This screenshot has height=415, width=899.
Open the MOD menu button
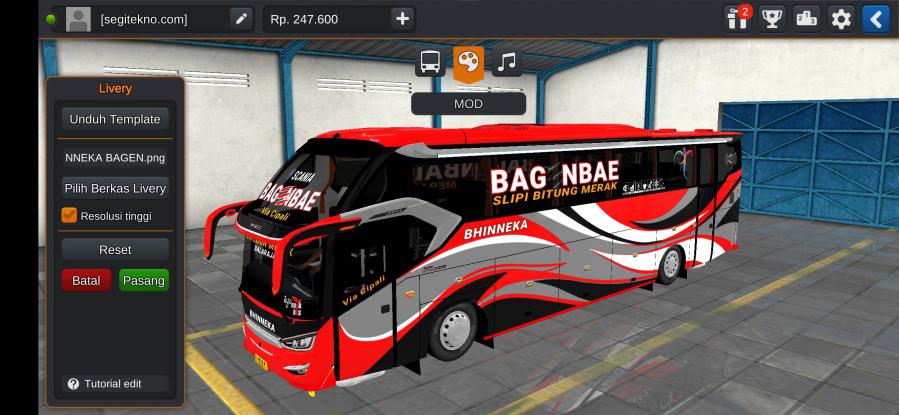(468, 103)
